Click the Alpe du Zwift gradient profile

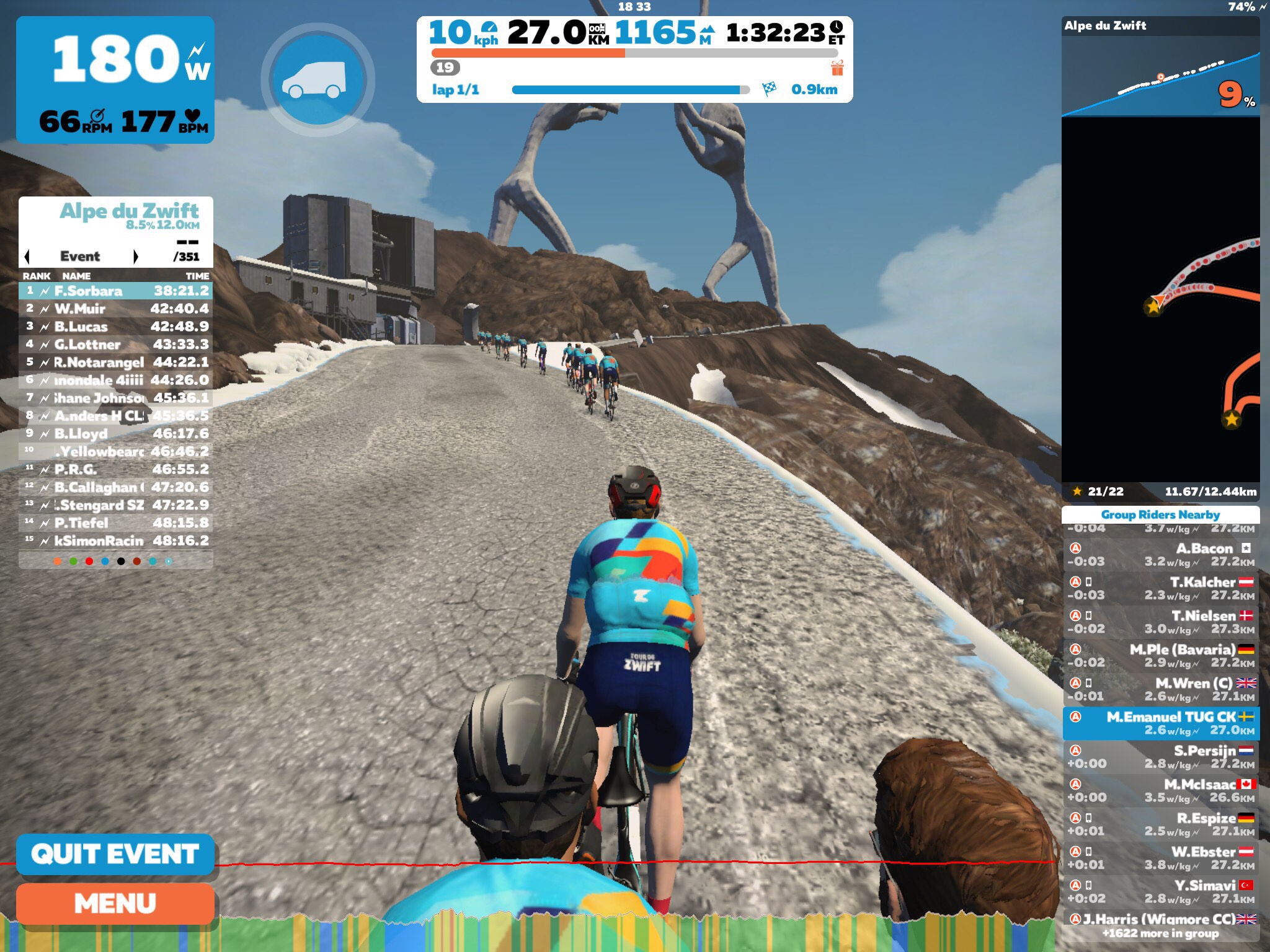pos(1160,77)
